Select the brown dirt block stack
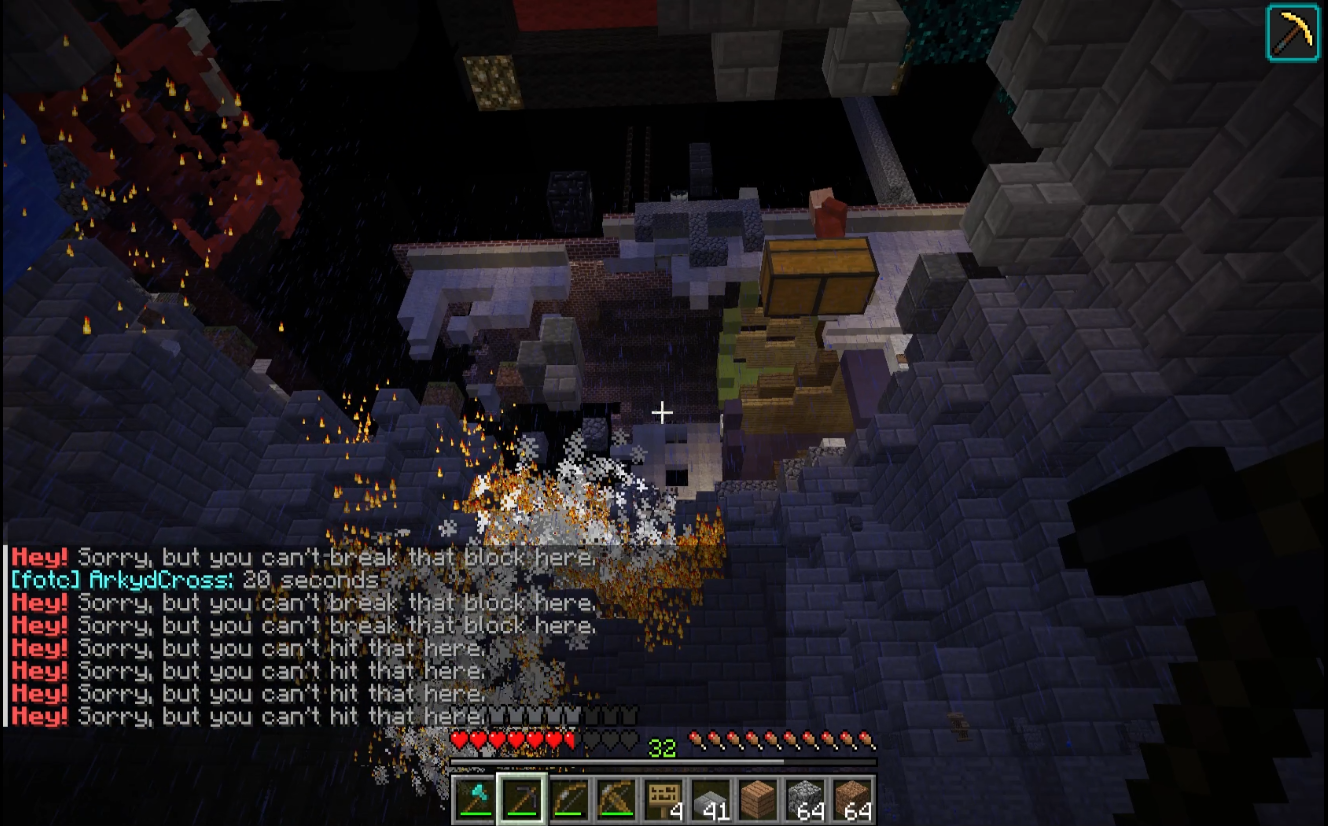1328x826 pixels. (x=852, y=800)
